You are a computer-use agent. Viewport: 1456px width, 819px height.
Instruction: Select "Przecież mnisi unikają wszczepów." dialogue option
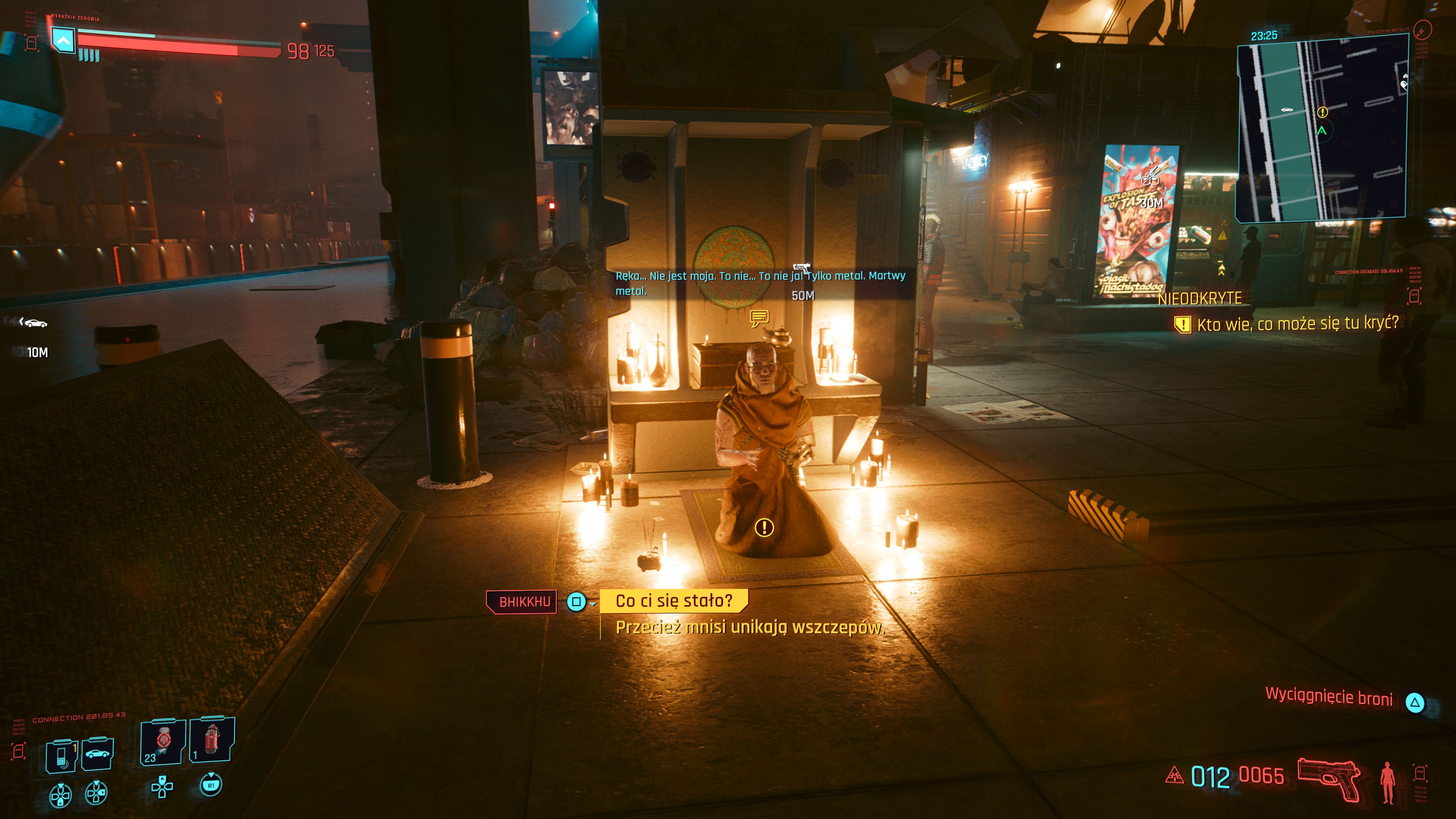tap(750, 628)
